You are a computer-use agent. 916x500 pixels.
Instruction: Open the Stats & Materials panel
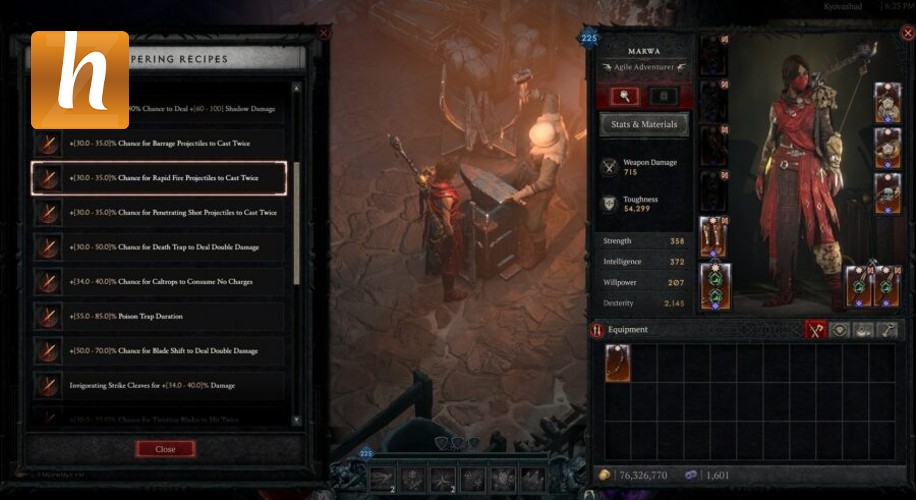point(644,124)
